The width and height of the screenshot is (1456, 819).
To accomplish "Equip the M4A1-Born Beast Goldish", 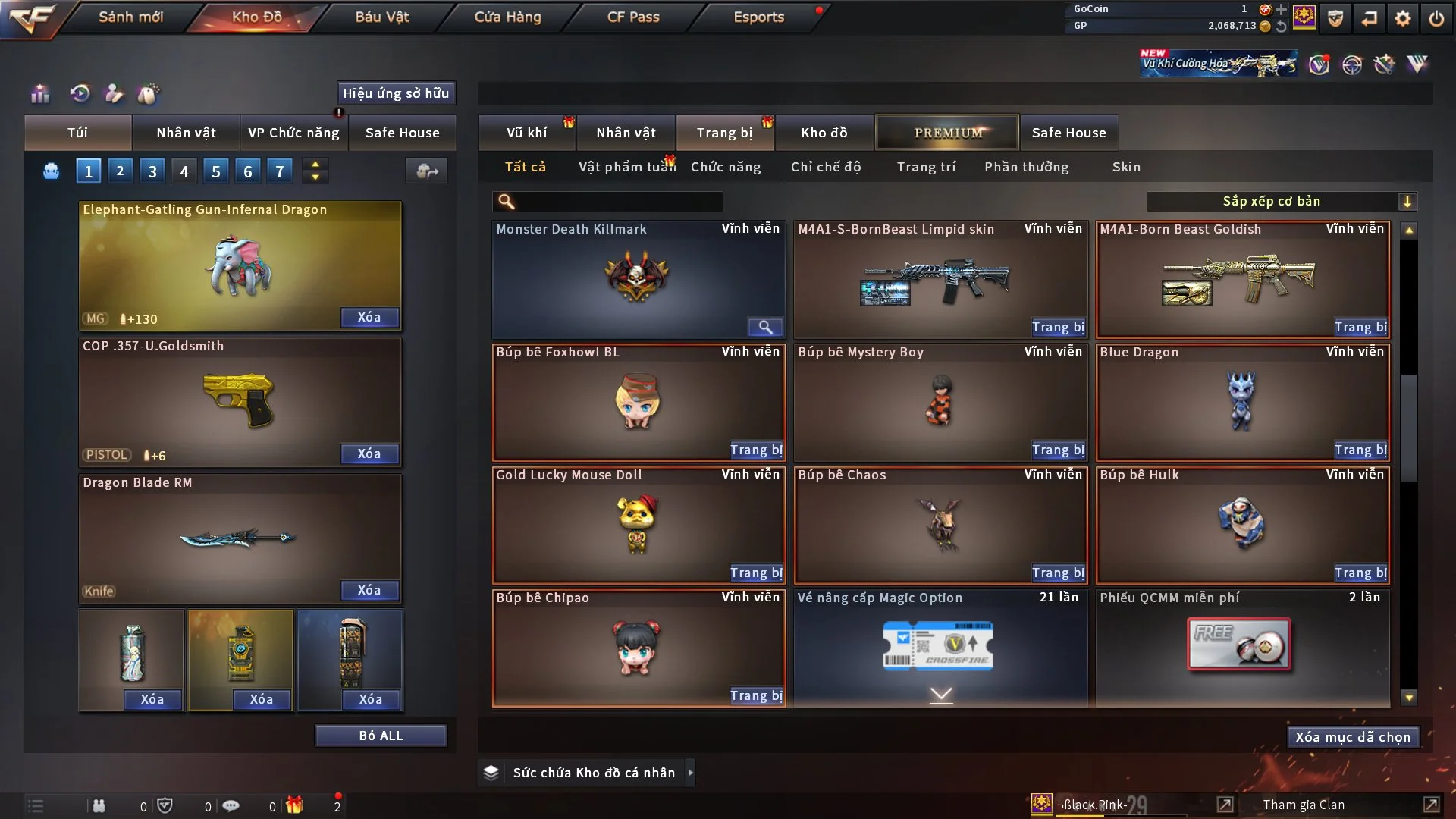I will point(1360,327).
